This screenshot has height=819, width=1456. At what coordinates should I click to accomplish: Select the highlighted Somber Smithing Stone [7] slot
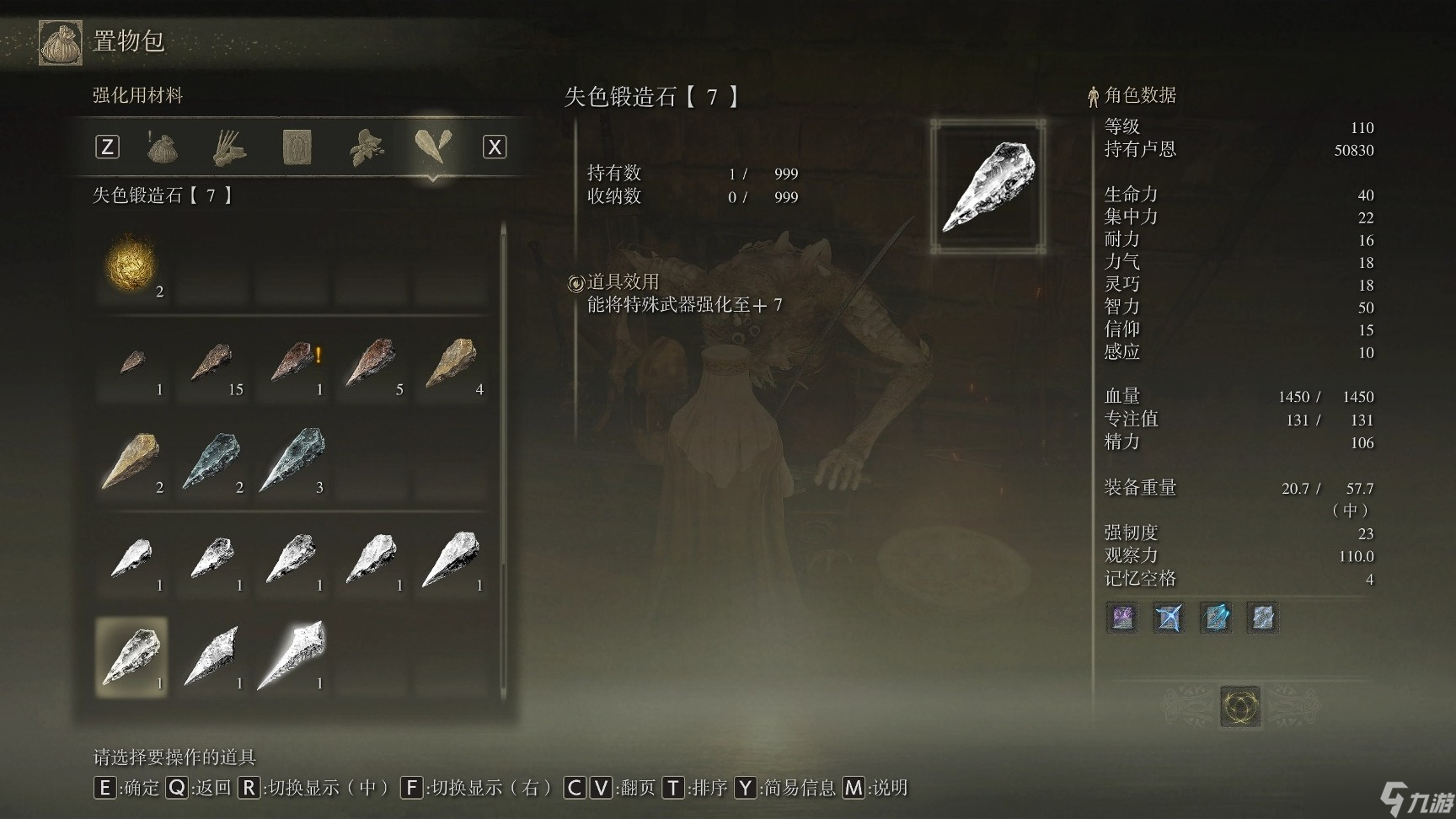132,657
